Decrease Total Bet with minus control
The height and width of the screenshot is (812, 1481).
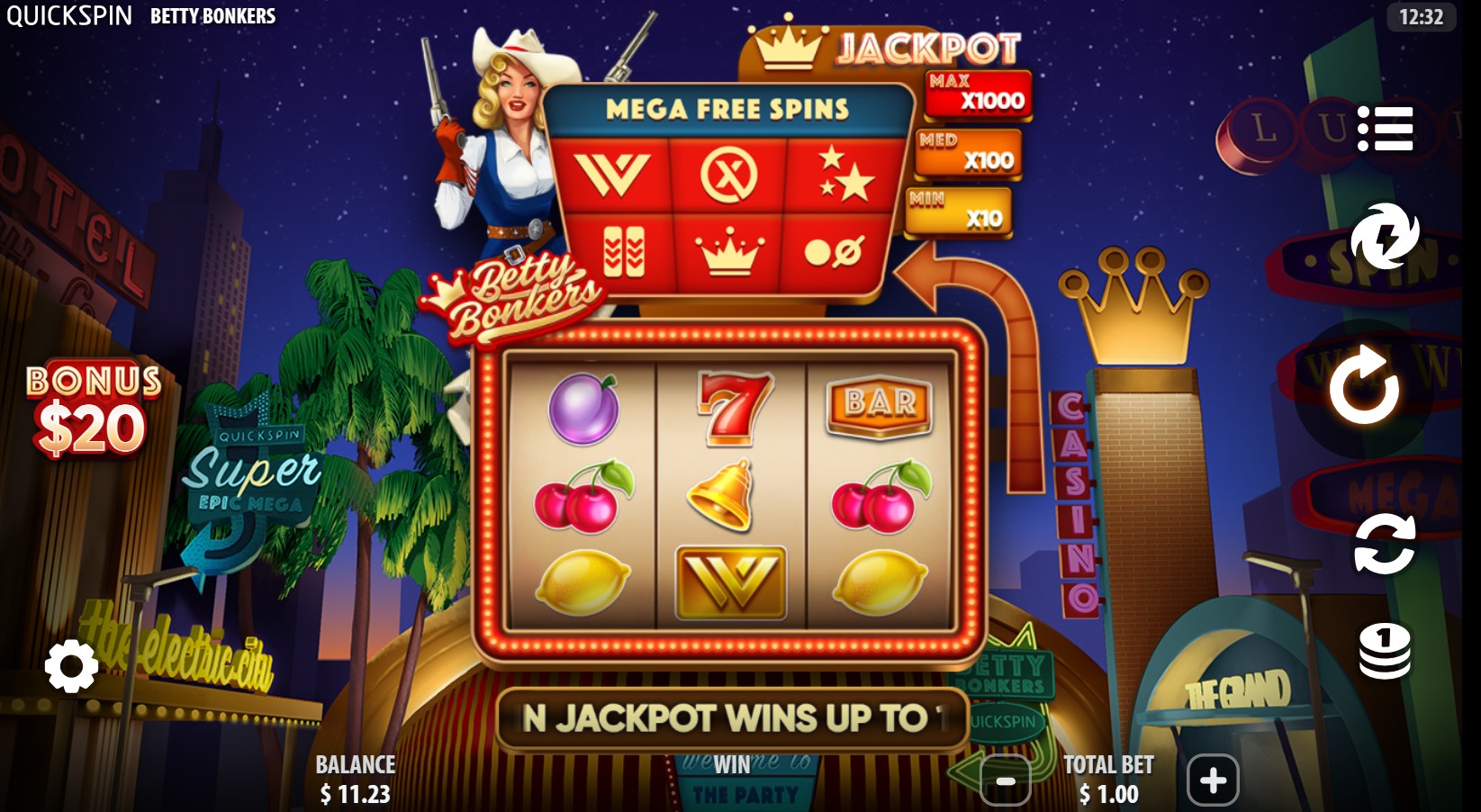pos(1005,781)
